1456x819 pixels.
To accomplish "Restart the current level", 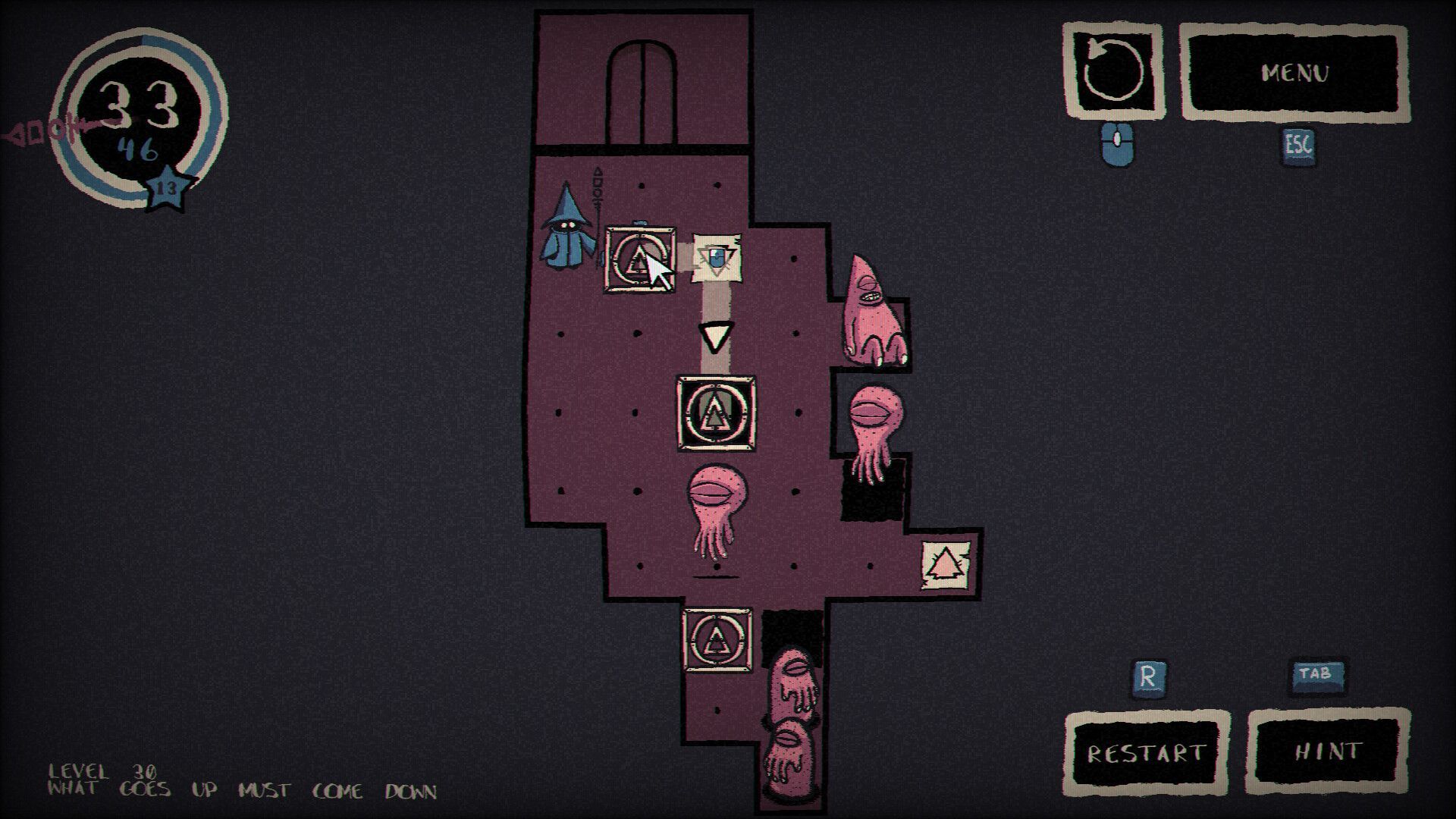I will pos(1146,752).
